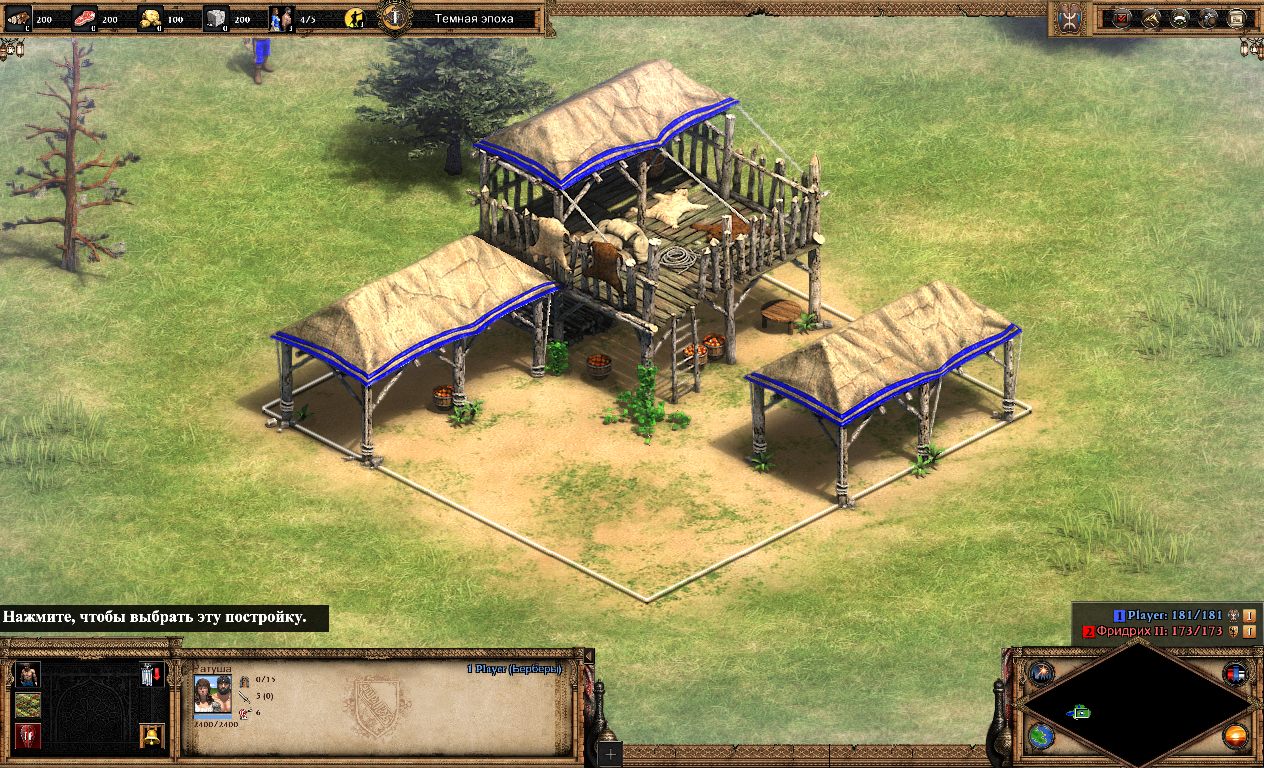Screen dimensions: 1264x768
Task: Toggle the minimap globe view mode
Action: 1041,737
